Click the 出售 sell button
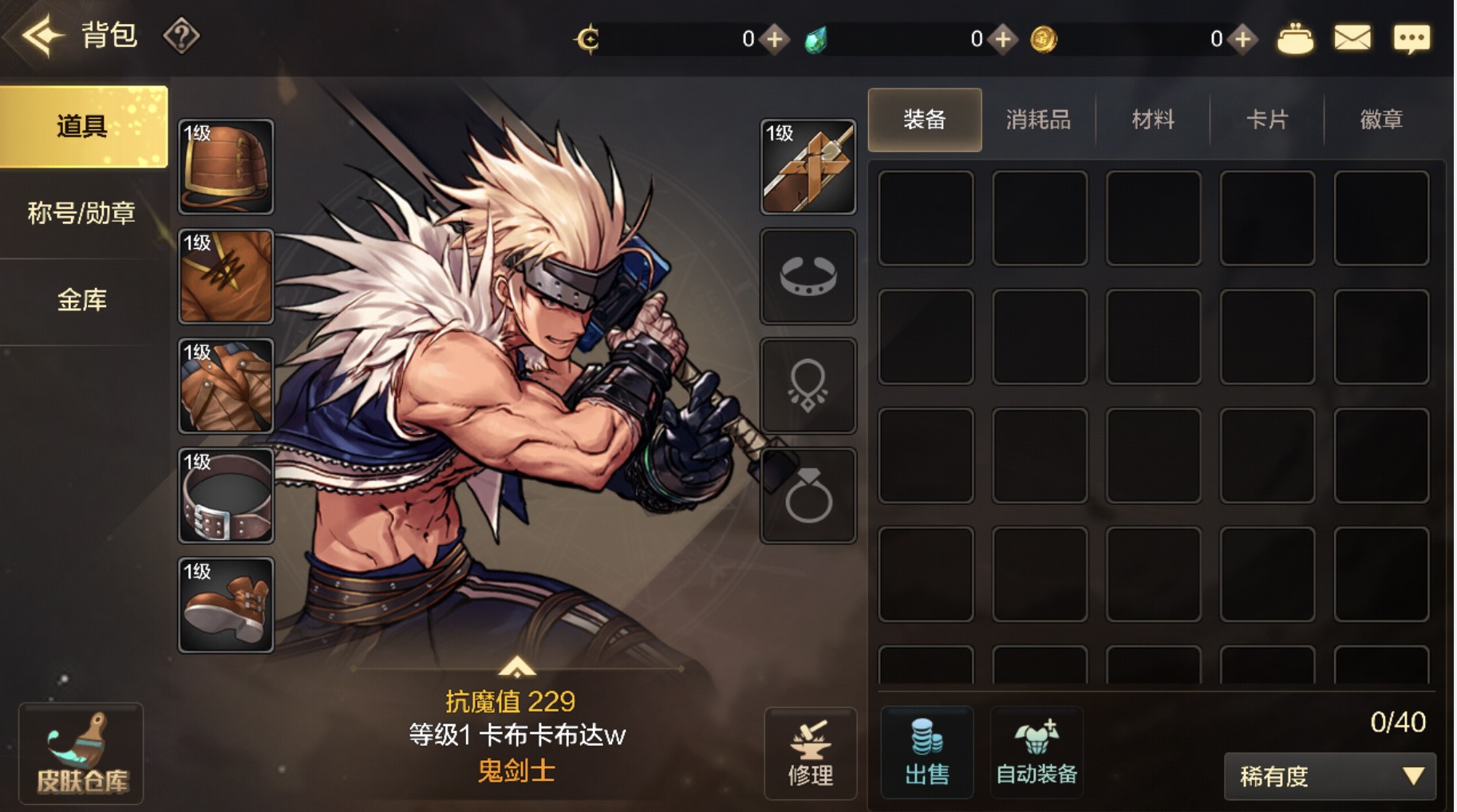This screenshot has height=812, width=1457. click(x=926, y=753)
